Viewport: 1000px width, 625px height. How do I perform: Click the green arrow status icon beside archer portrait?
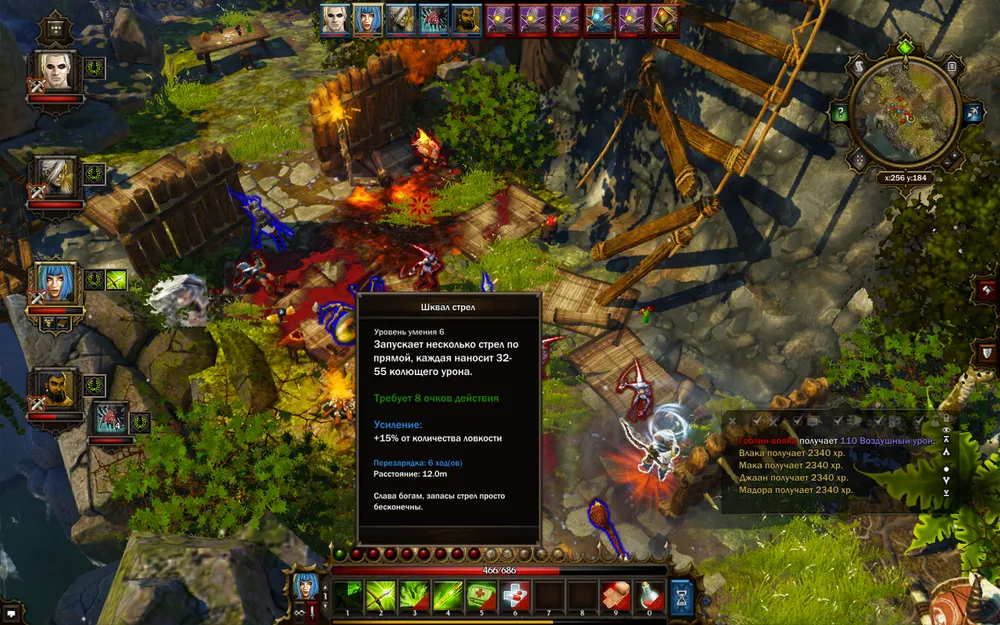point(117,281)
